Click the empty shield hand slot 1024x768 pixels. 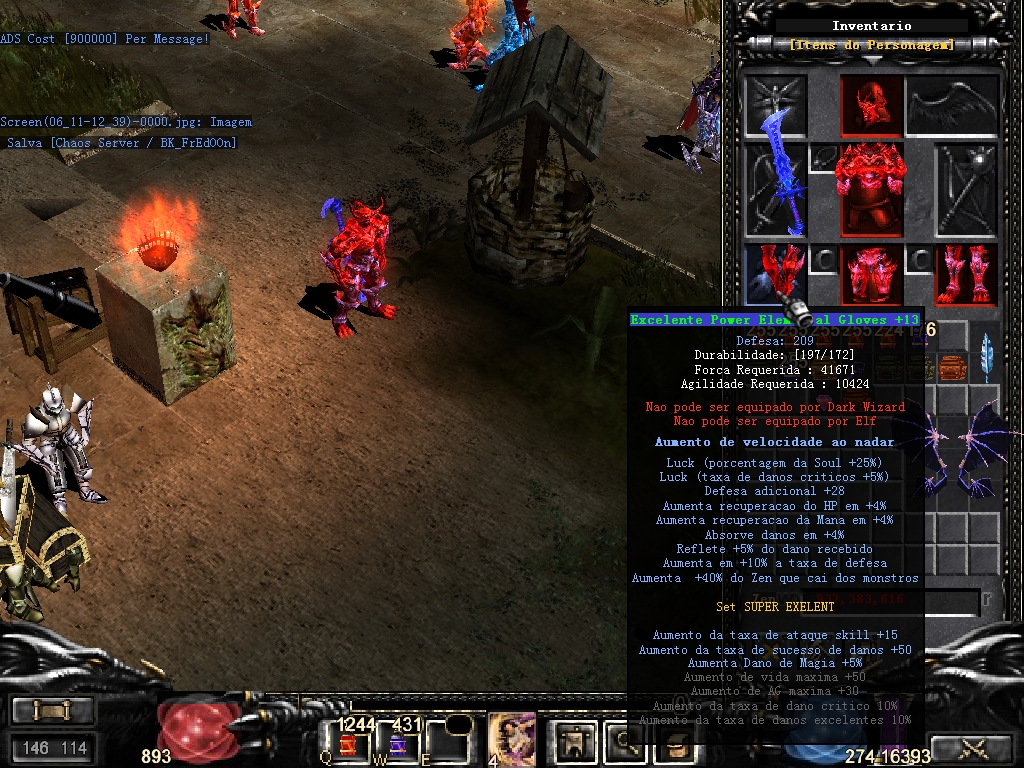pos(965,189)
